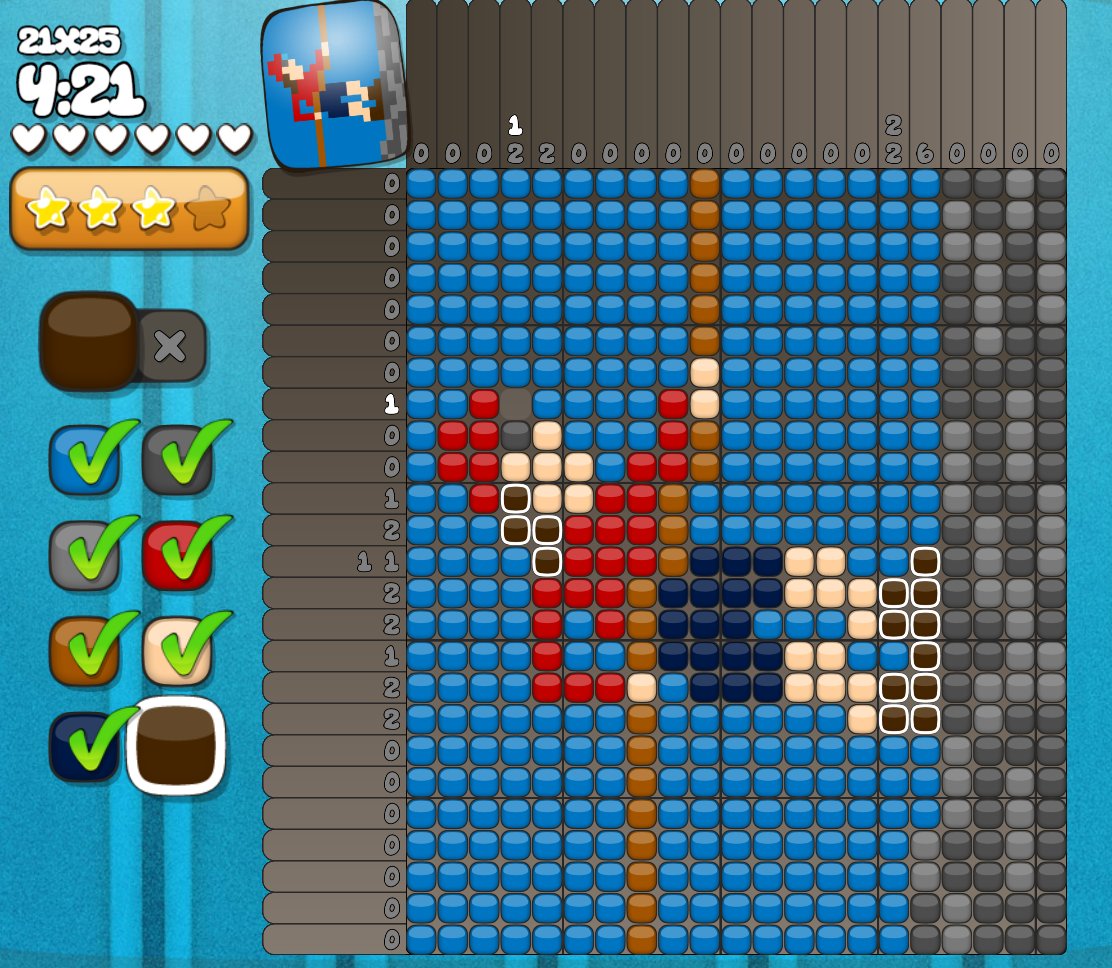Pick the peach skin-tone color swatch
Screen dimensions: 1112x968
coord(177,650)
